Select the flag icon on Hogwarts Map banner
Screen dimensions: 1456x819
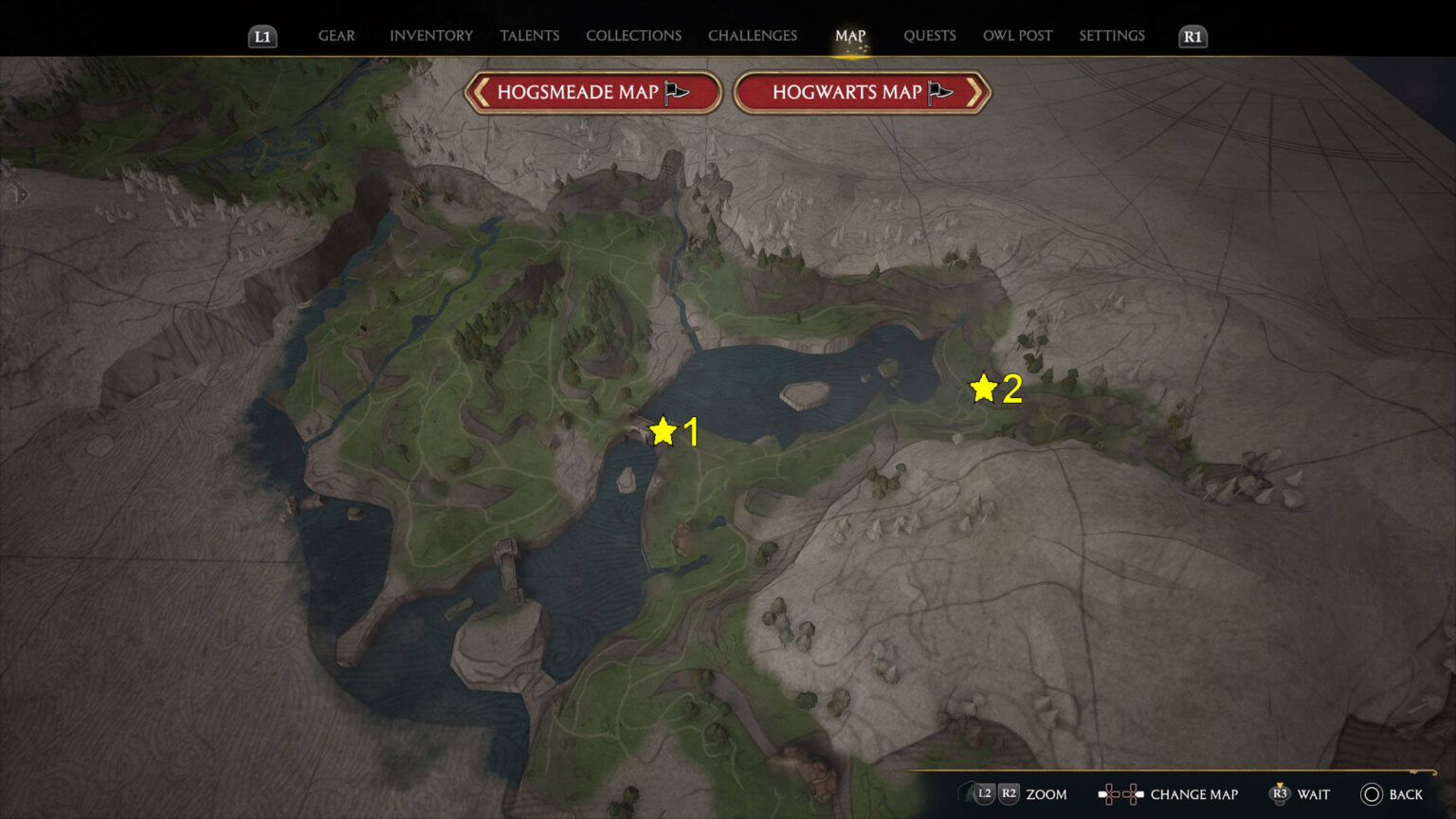[x=940, y=90]
